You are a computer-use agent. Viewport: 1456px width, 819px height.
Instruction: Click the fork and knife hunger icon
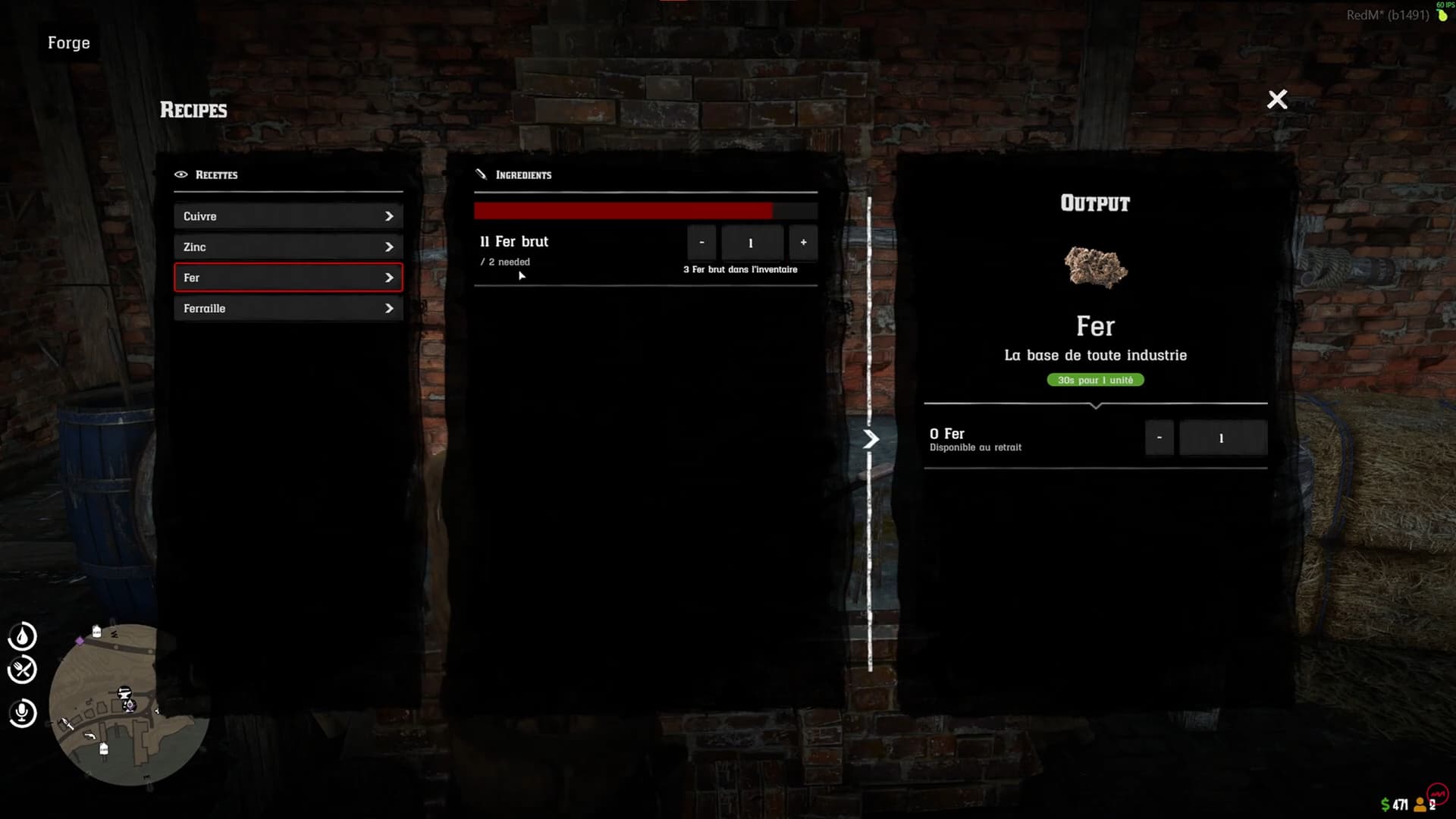click(23, 670)
